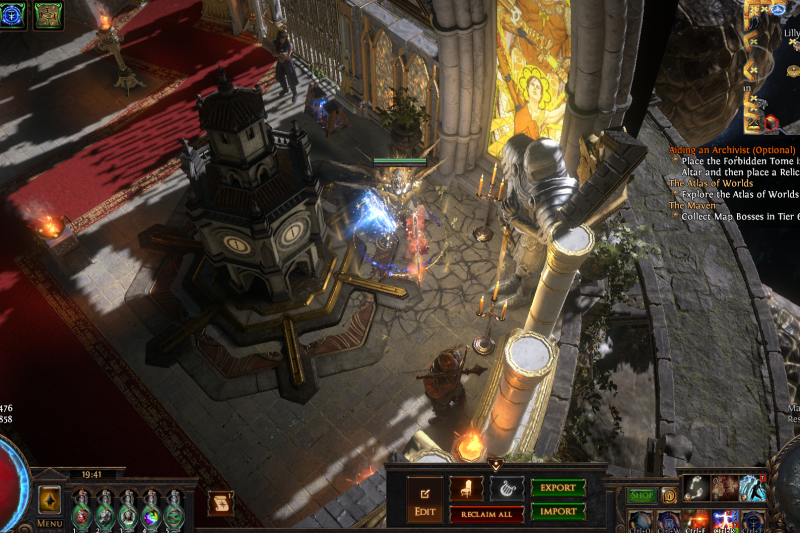The height and width of the screenshot is (533, 800).
Task: Open the Atlas of Worlds quest entry
Action: point(711,184)
